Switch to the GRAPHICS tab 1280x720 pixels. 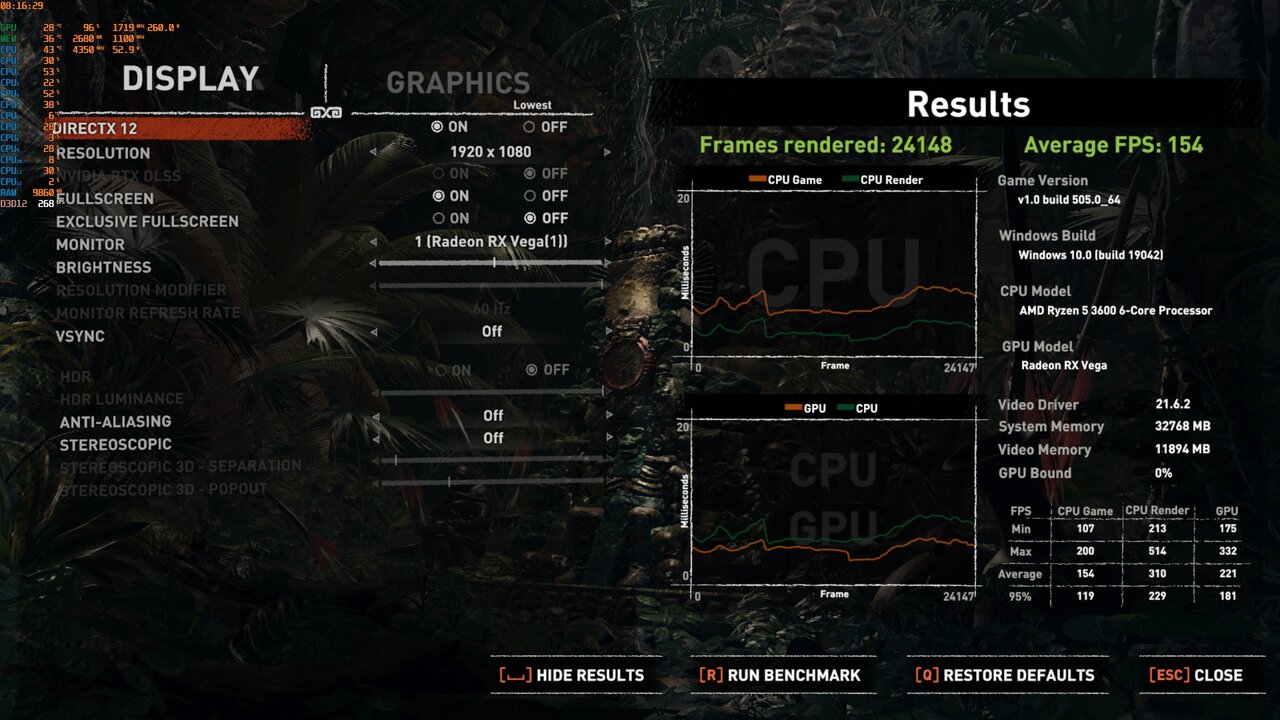[x=460, y=83]
